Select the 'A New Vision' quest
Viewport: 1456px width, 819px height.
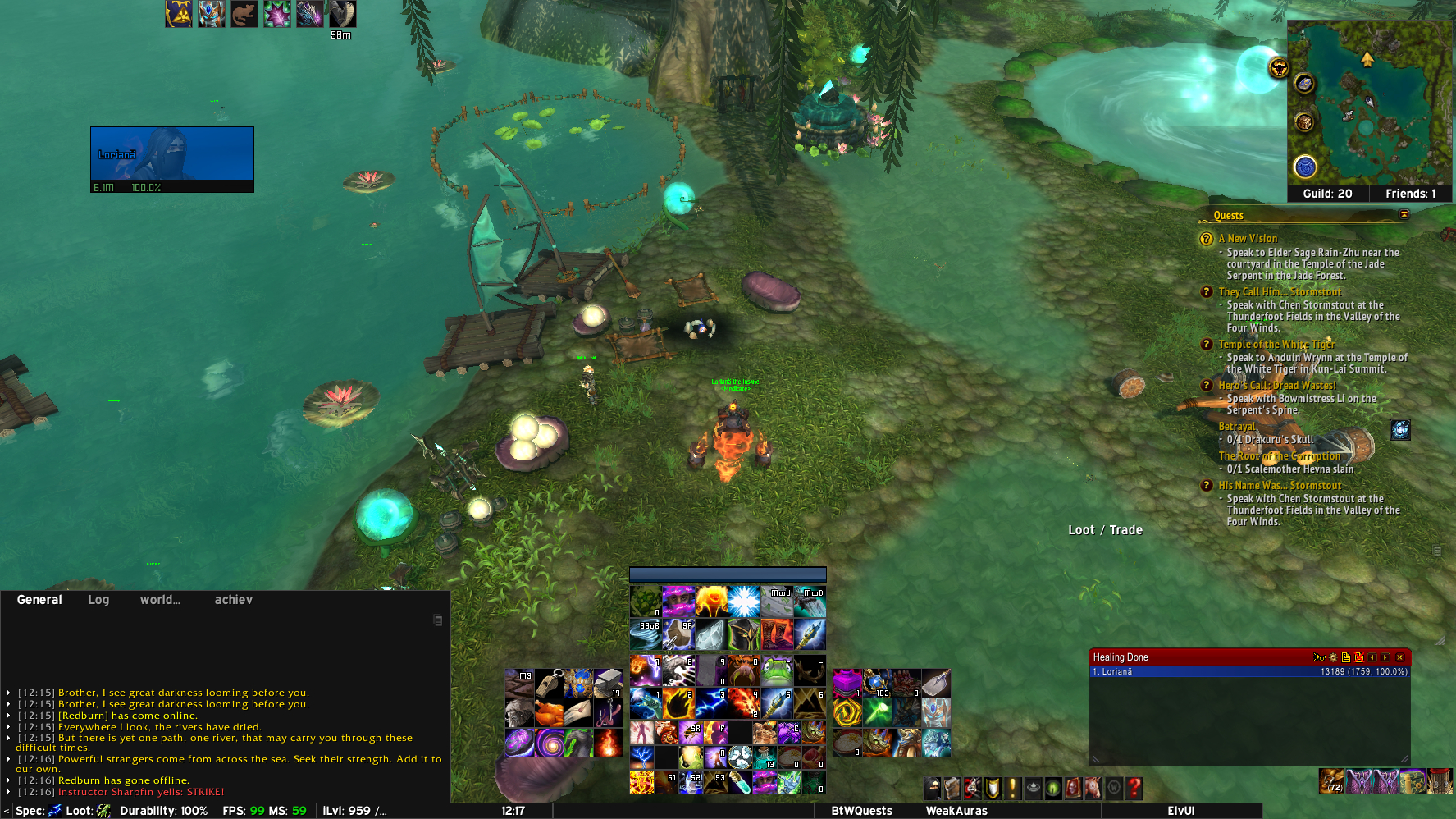[x=1247, y=239]
